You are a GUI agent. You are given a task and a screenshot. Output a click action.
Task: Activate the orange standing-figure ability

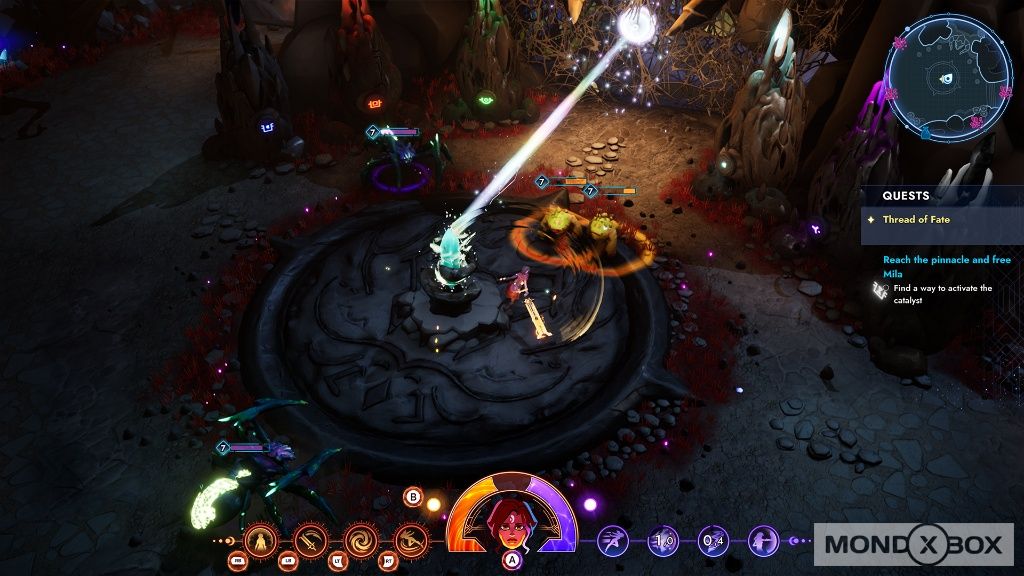[261, 541]
